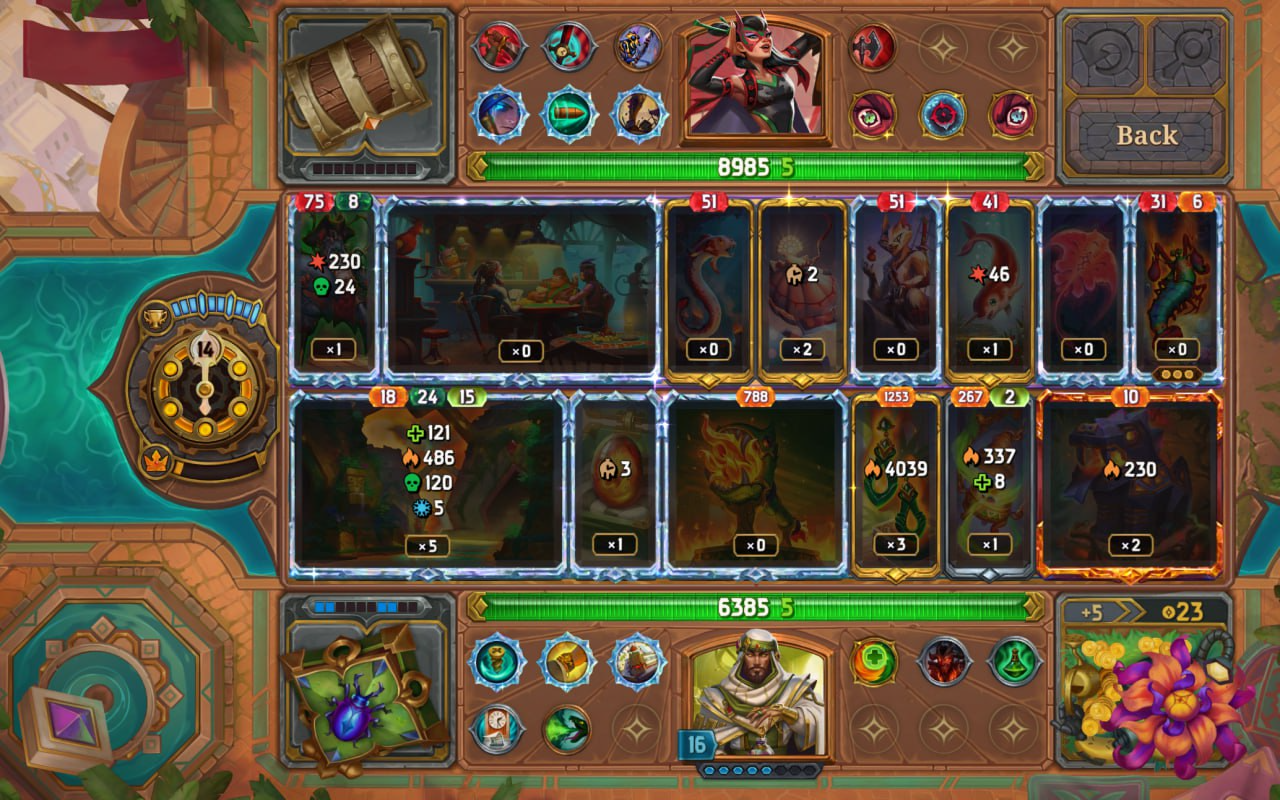Inspect the green potion skill icon
Screen dimensions: 1280x800
tap(1014, 662)
